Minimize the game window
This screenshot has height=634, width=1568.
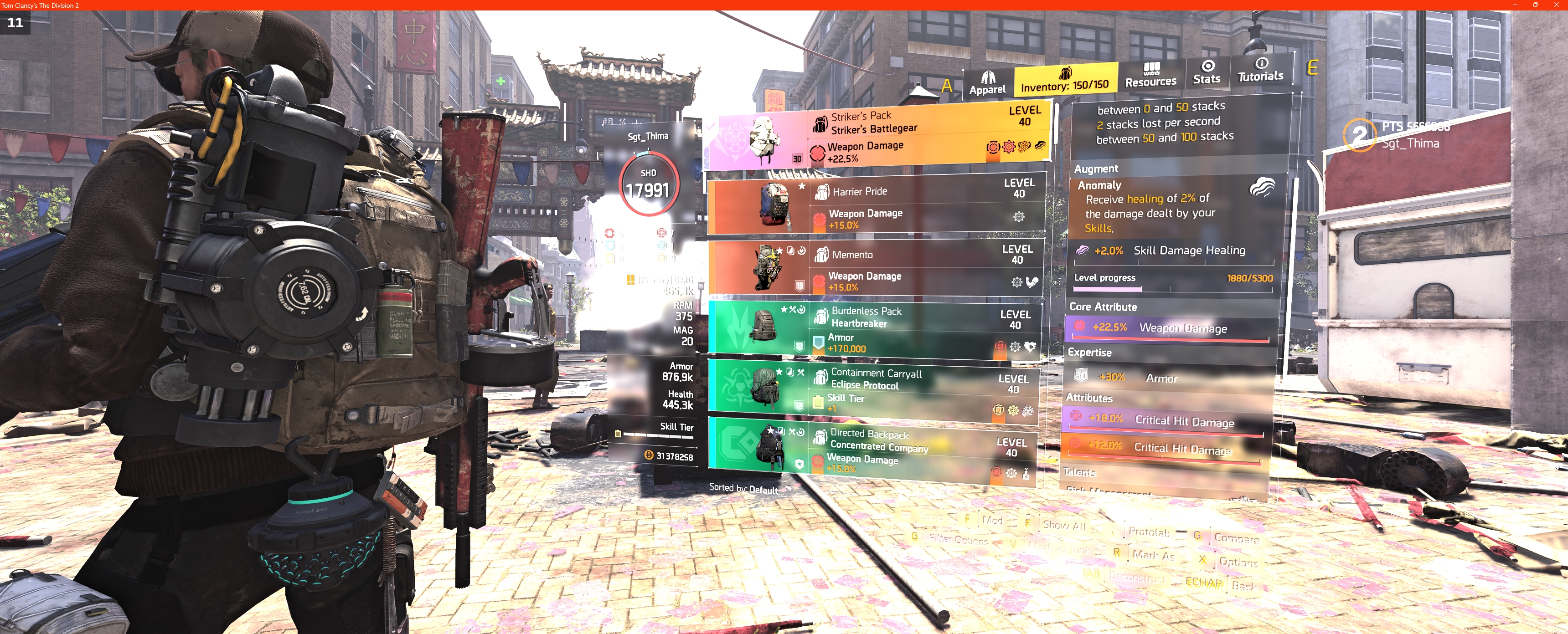coord(1515,5)
